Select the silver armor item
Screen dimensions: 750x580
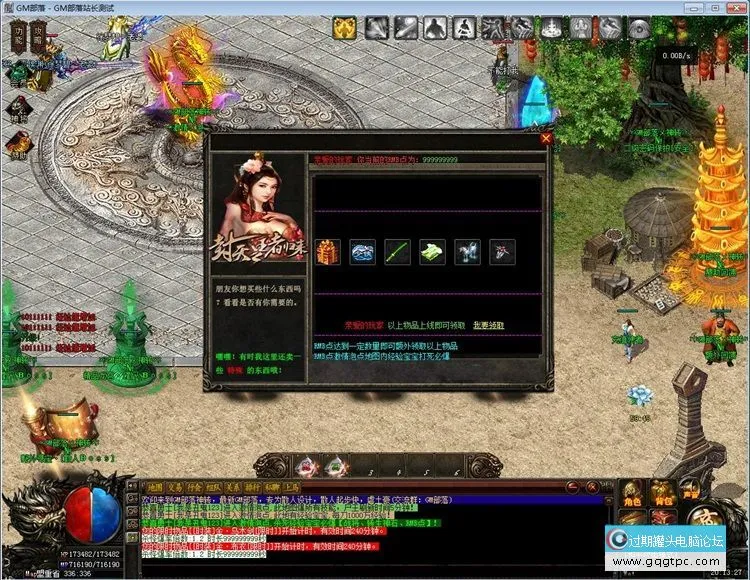(x=467, y=252)
